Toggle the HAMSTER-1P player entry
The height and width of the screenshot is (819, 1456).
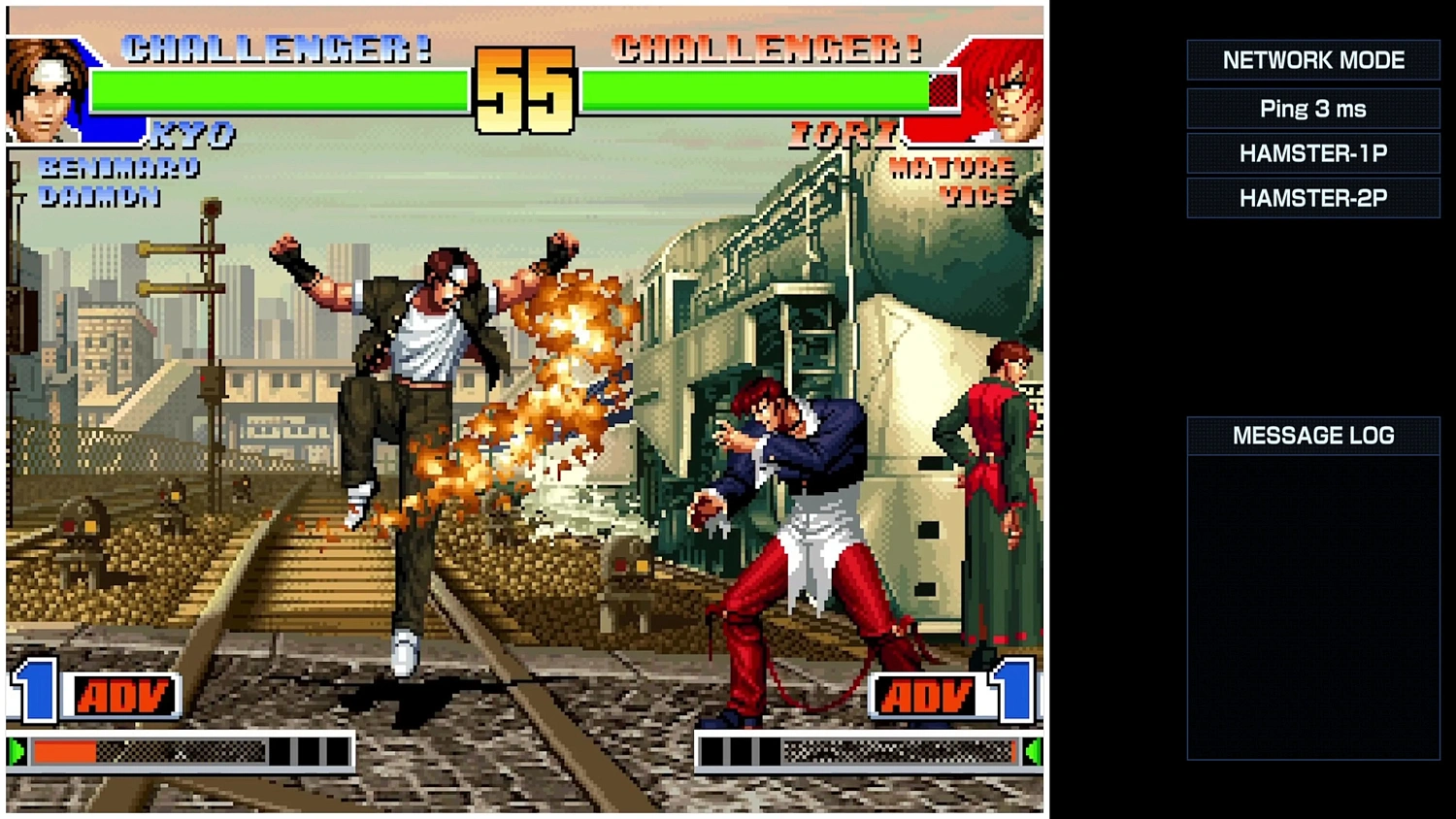[1312, 152]
